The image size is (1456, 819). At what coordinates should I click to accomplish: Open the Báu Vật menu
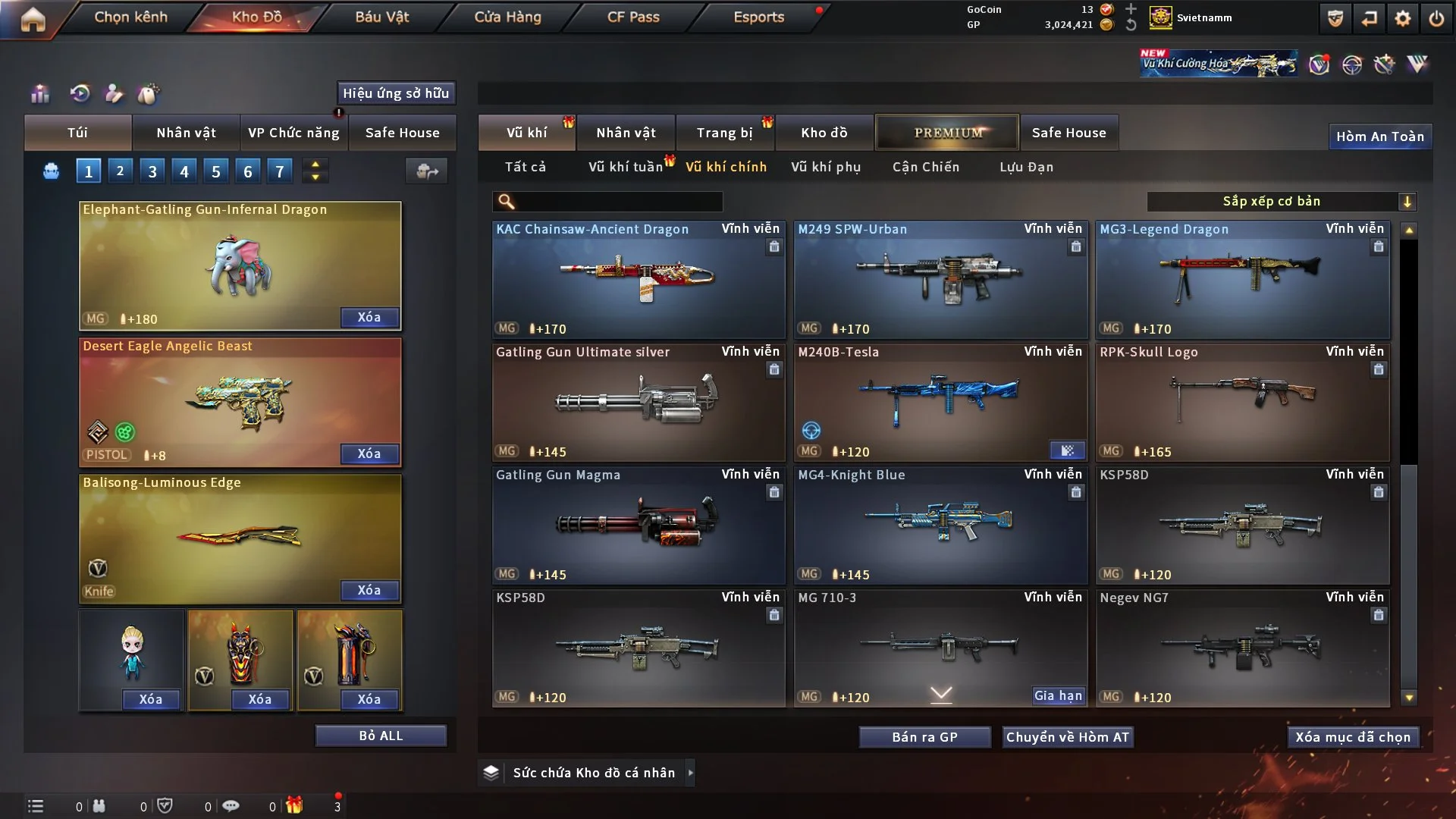pos(381,17)
